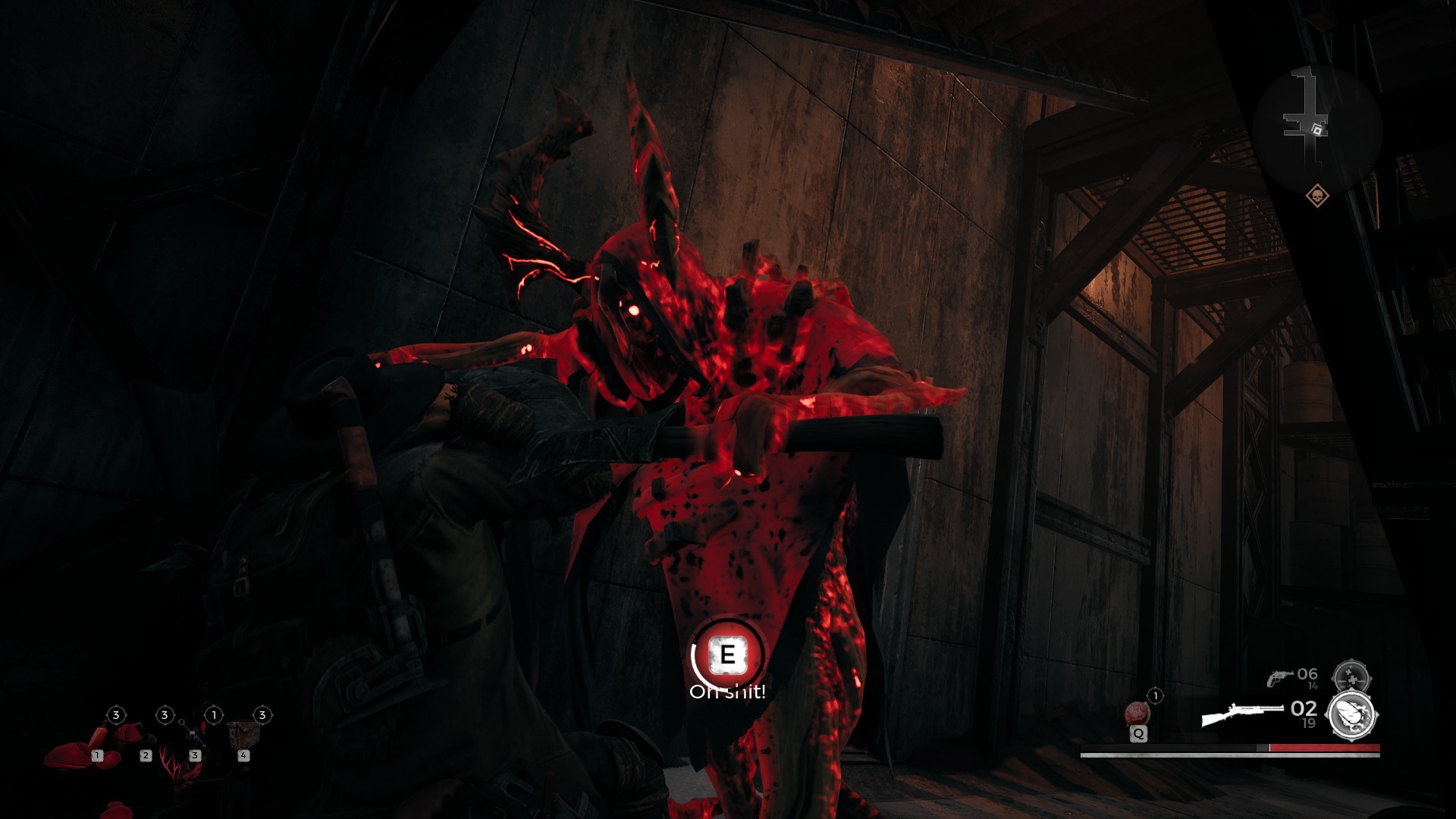Viewport: 1456px width, 819px height.
Task: Use the red heart relic icon
Action: tap(1137, 714)
